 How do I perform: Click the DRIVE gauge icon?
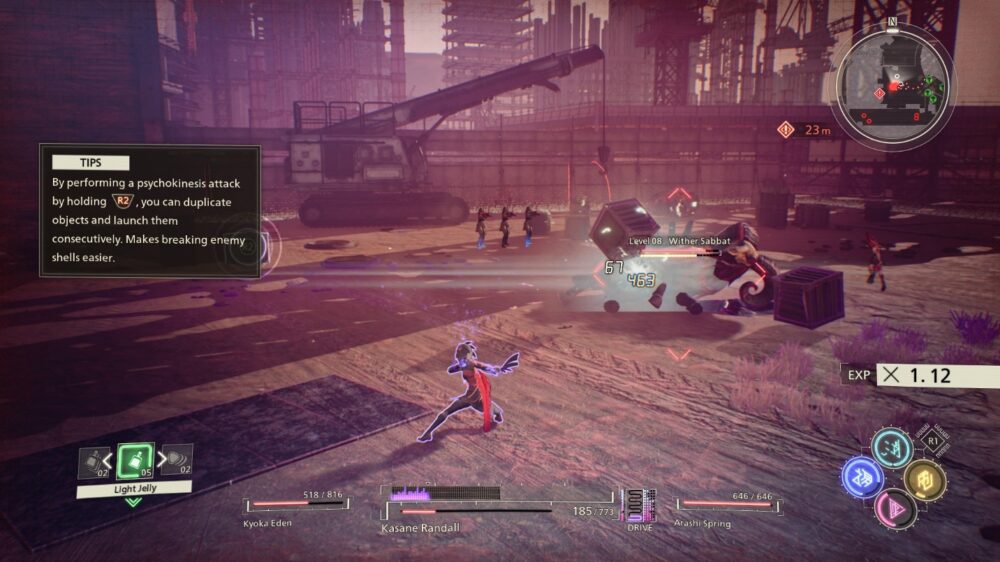639,505
